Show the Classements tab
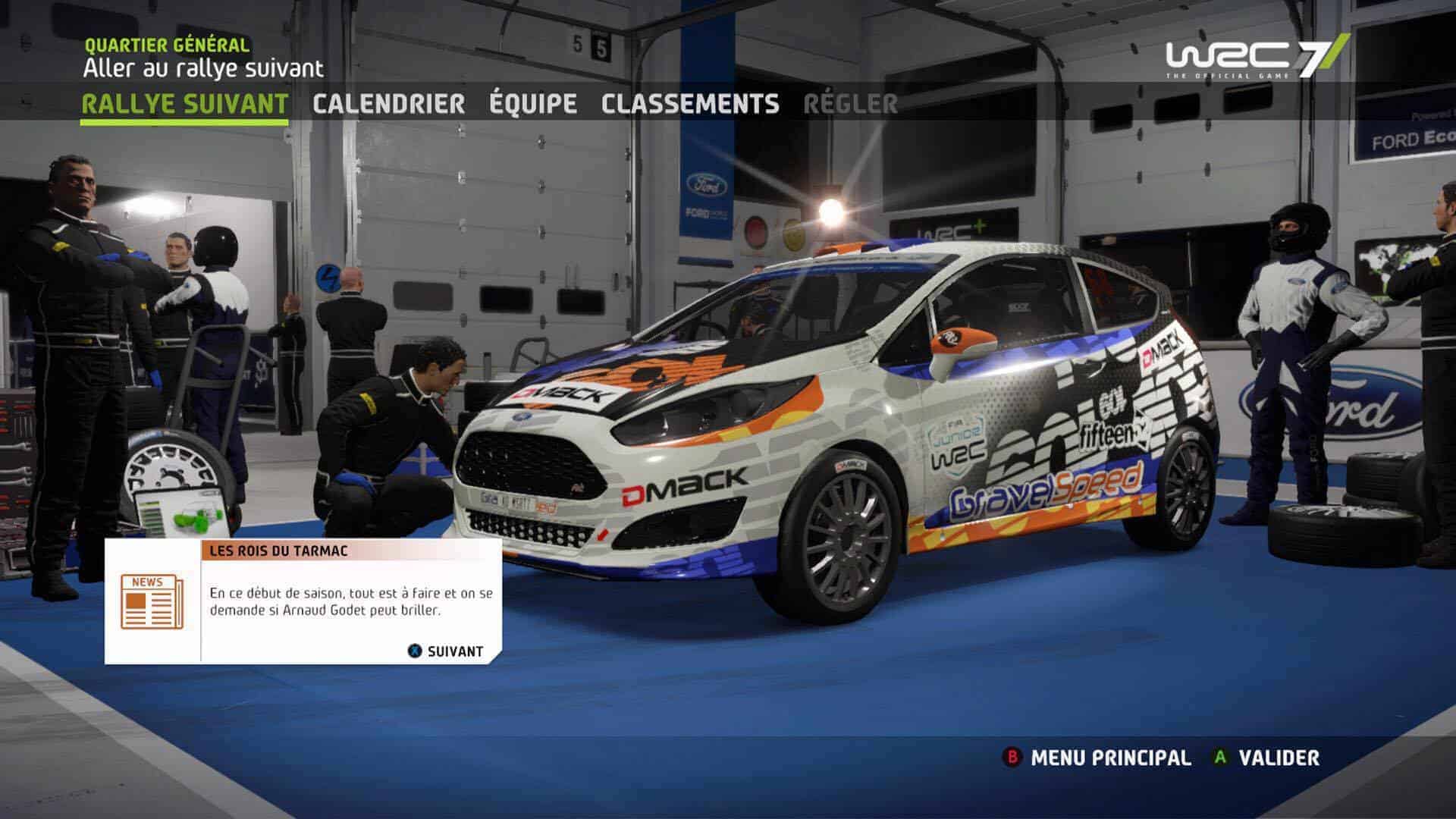The width and height of the screenshot is (1456, 819). tap(689, 104)
